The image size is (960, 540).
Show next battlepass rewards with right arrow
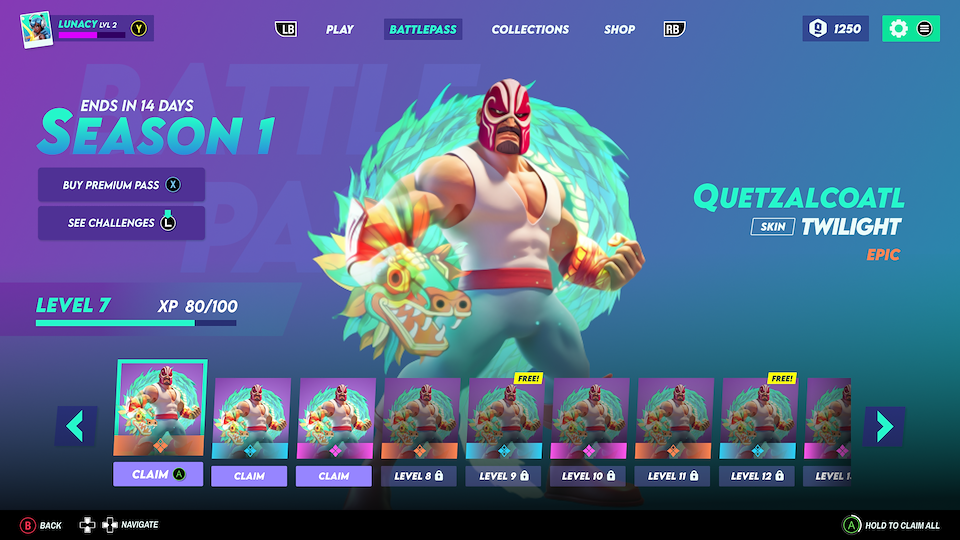click(x=884, y=425)
